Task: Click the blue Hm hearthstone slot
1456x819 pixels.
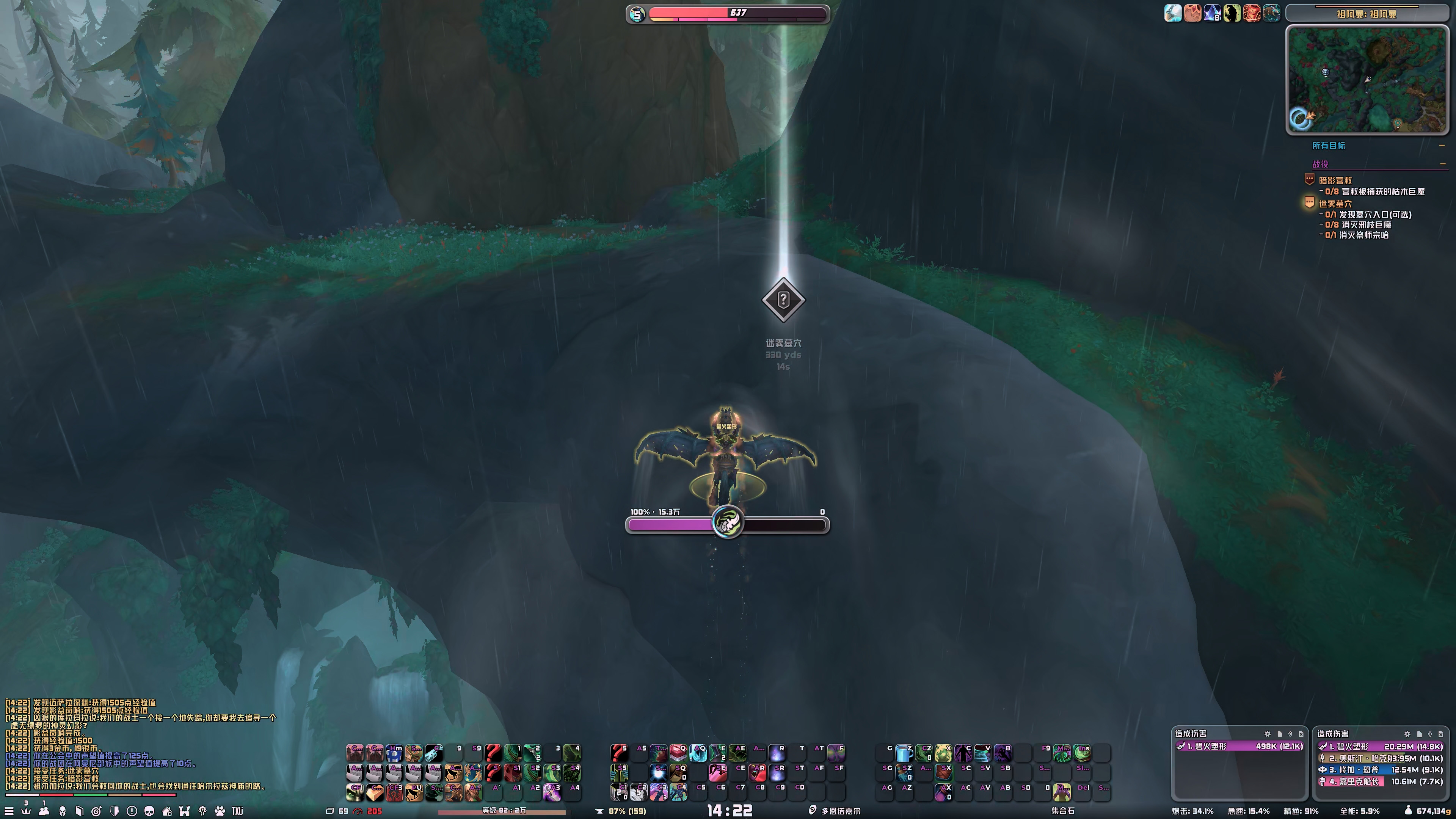Action: (394, 753)
